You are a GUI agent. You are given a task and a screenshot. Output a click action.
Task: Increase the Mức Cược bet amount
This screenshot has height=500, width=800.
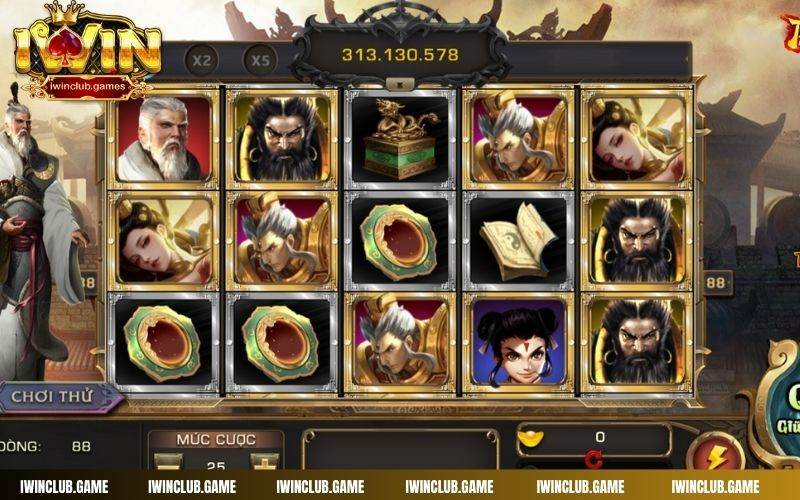click(264, 464)
